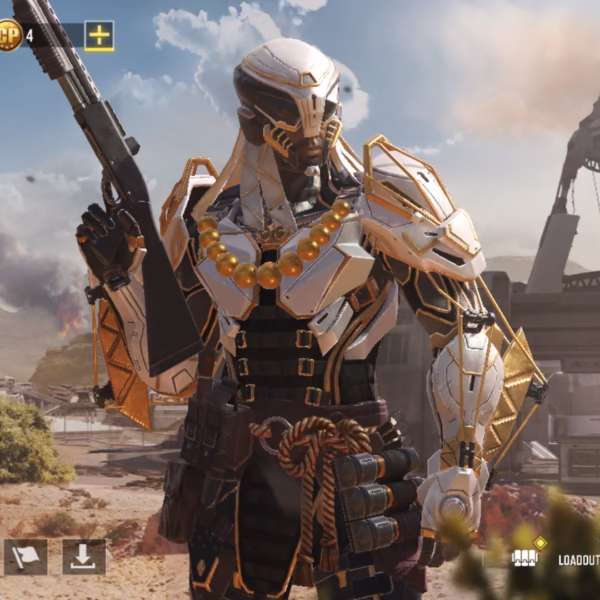This screenshot has width=600, height=600.
Task: Tap the download arrow button
Action: pos(84,557)
